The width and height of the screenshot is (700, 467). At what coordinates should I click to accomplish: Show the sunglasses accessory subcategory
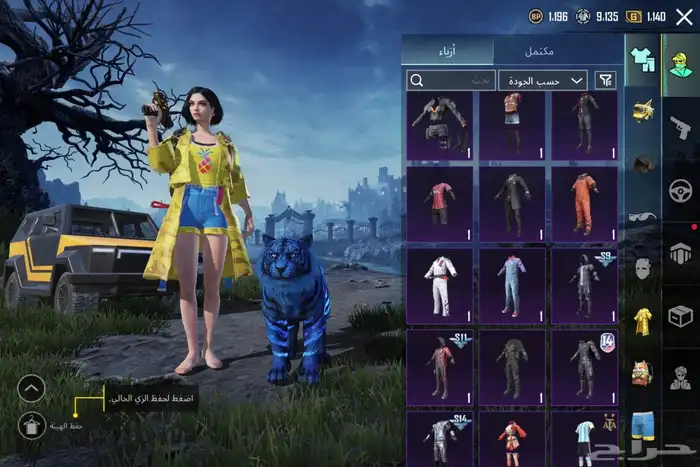[642, 217]
